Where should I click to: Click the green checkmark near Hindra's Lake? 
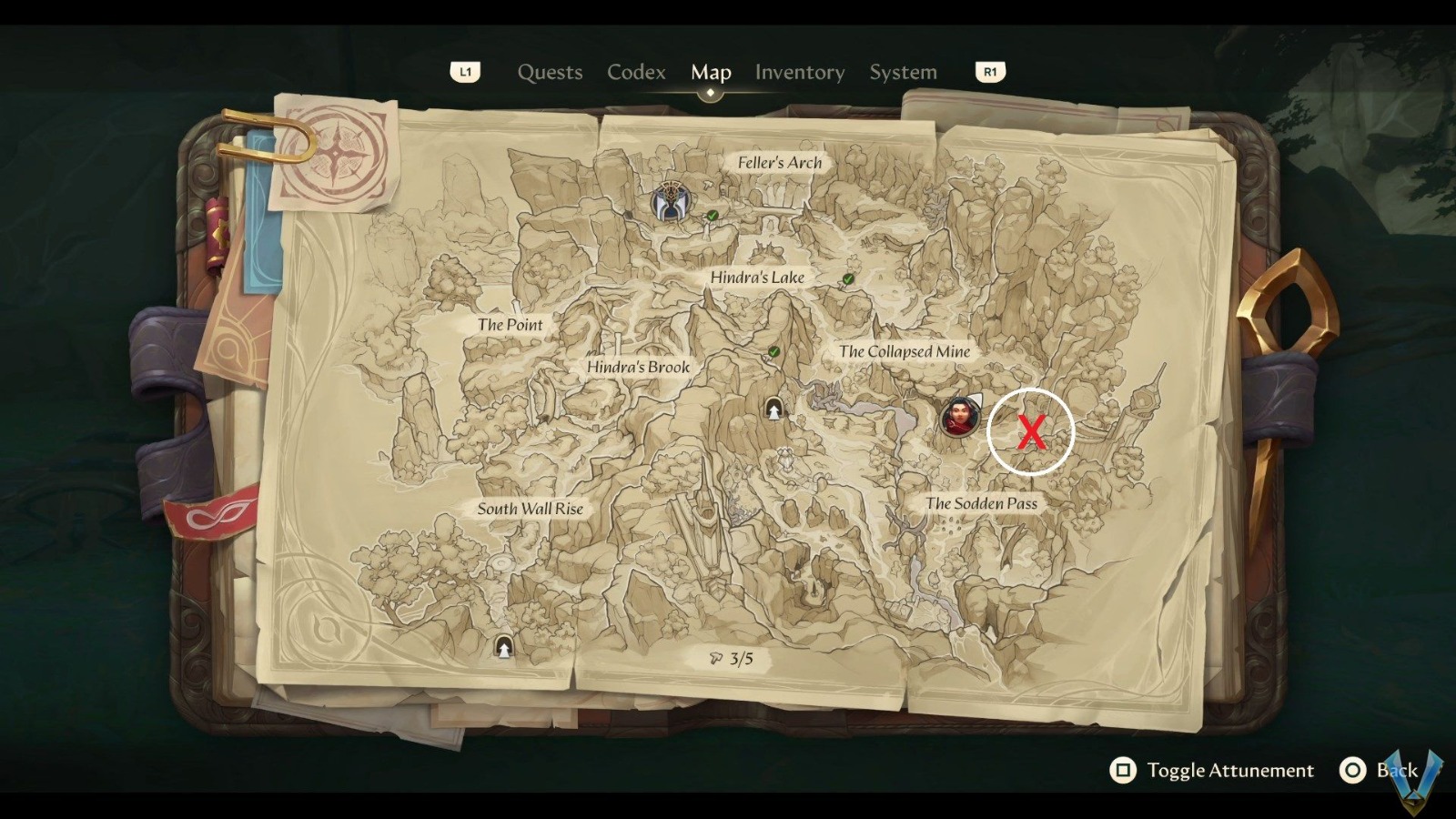click(846, 280)
